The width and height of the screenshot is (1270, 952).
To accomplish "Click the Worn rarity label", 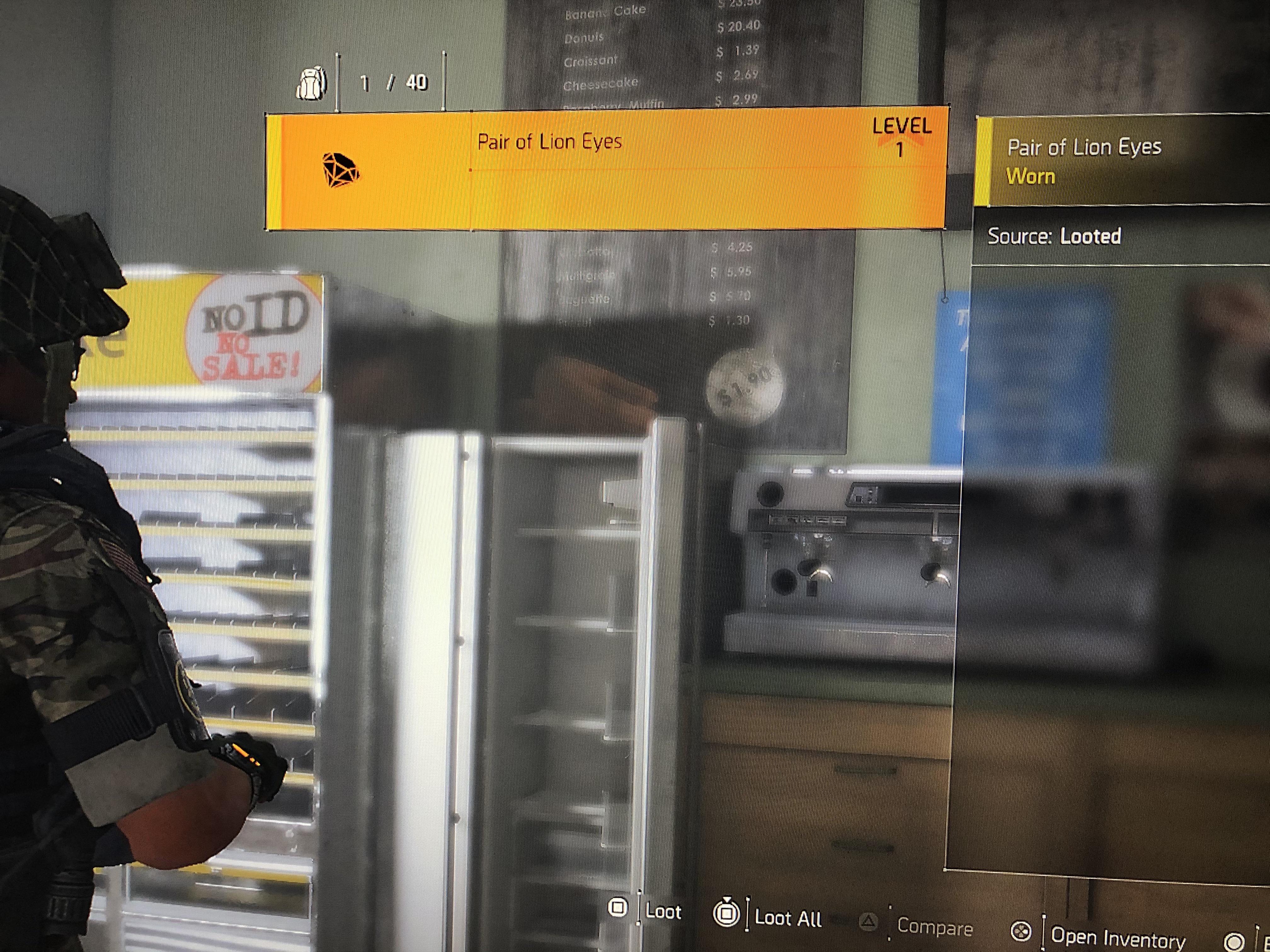I will [1032, 177].
